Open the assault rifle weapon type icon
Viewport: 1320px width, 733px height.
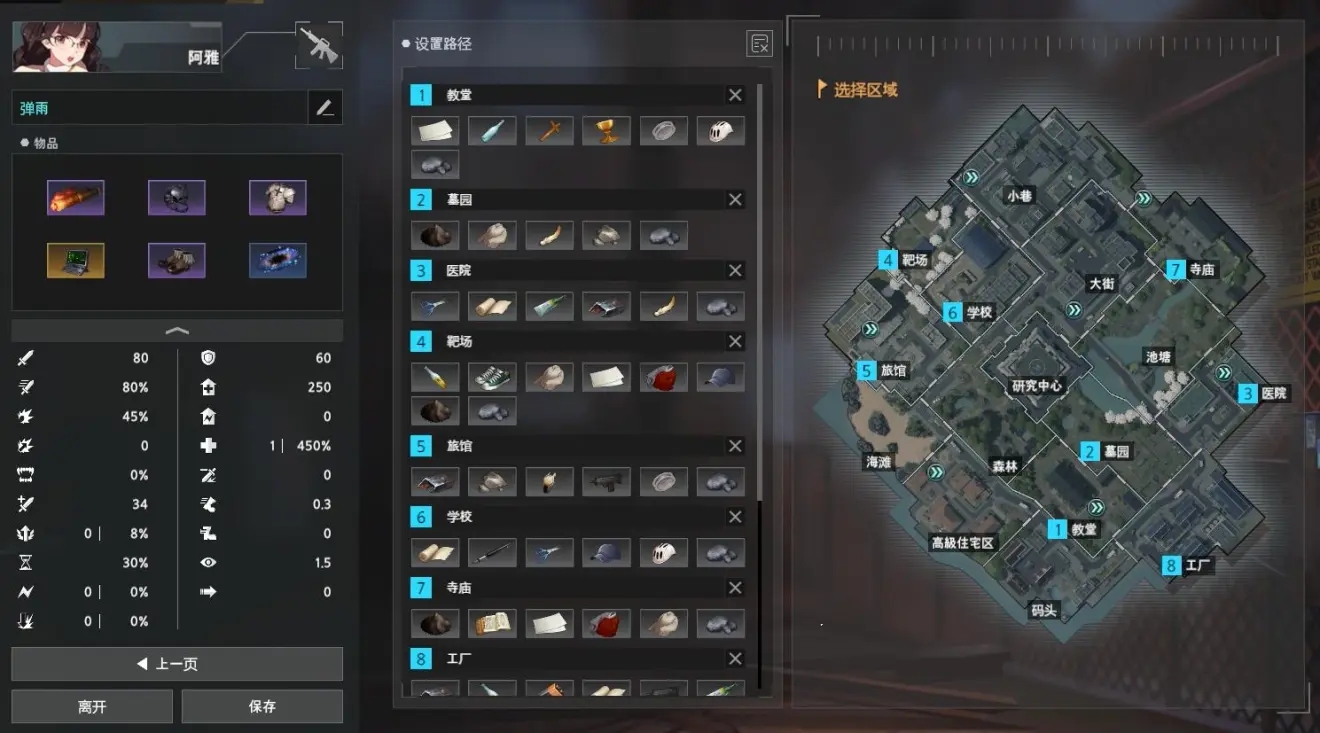point(319,46)
